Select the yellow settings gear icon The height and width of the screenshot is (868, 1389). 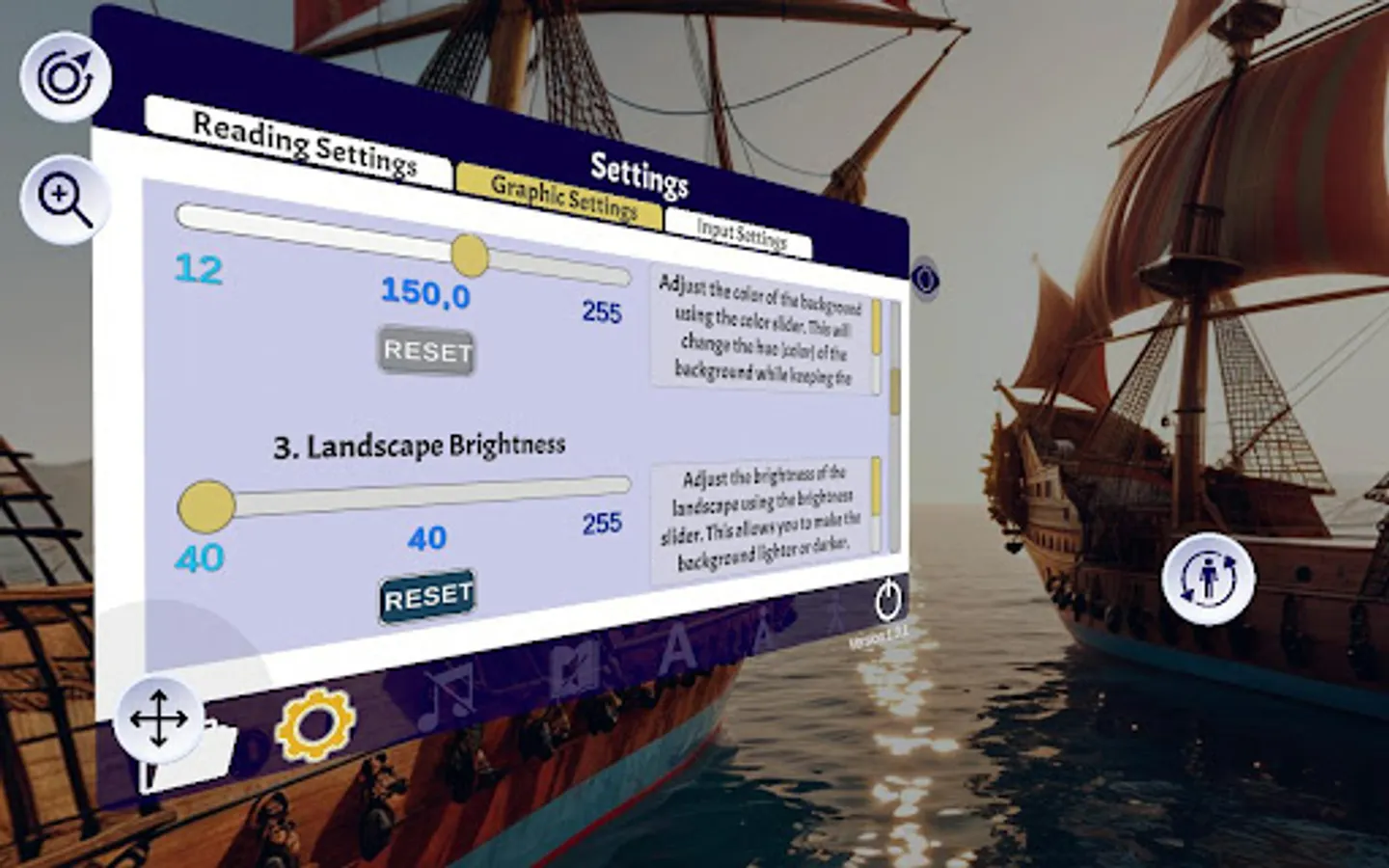[x=316, y=726]
